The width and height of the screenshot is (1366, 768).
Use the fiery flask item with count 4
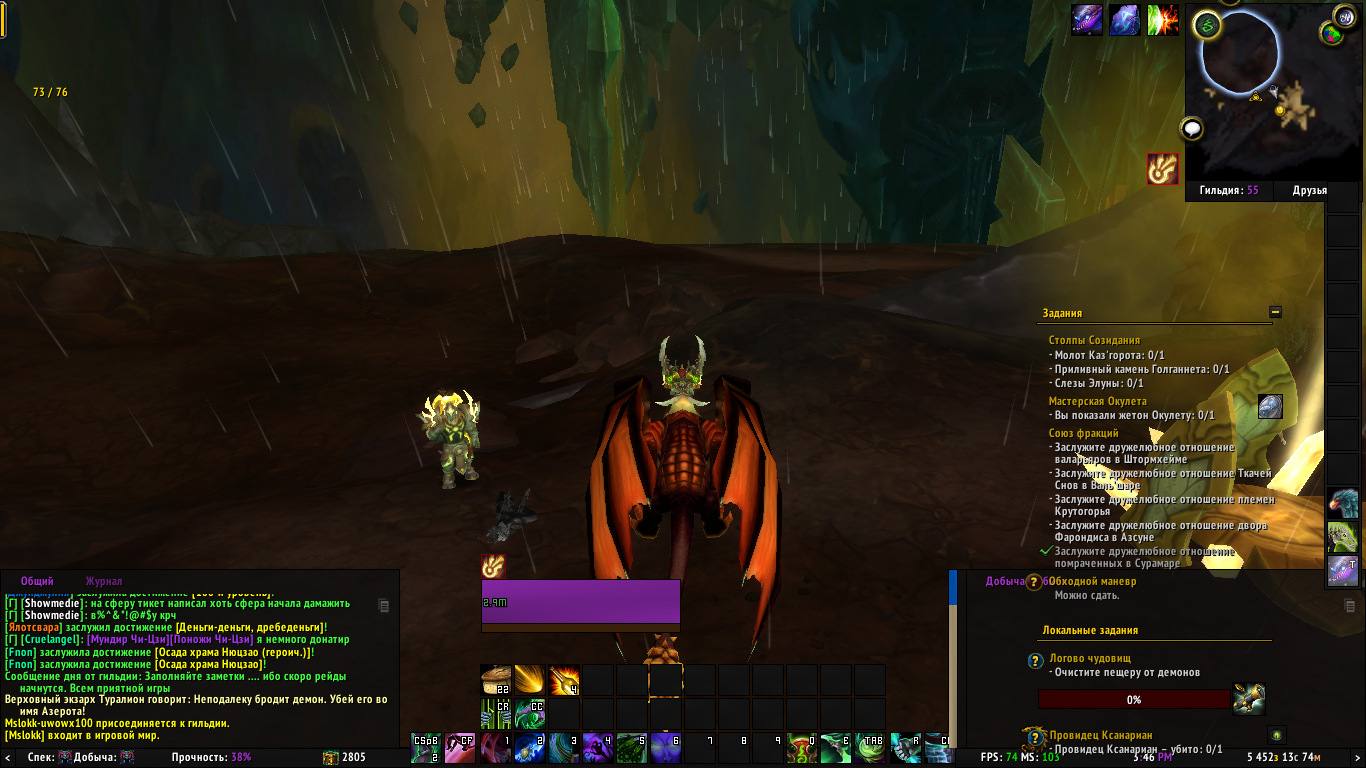click(x=564, y=680)
